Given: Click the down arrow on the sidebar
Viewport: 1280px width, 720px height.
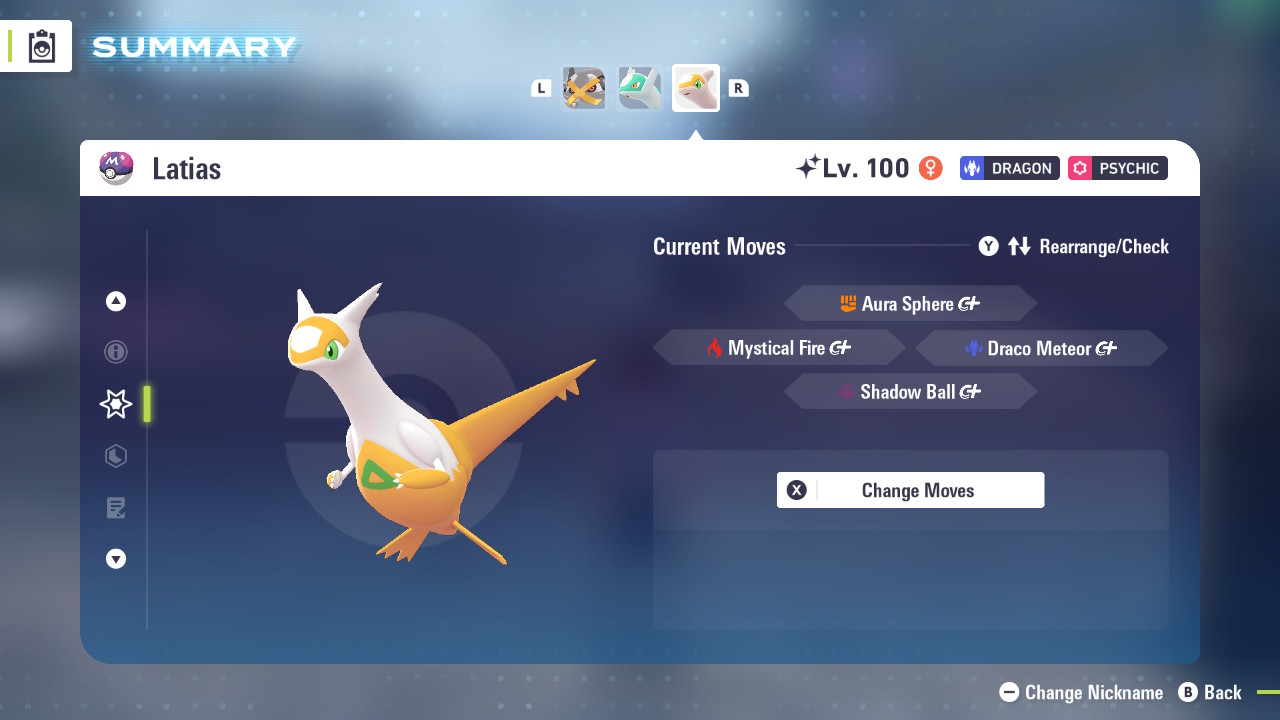Looking at the screenshot, I should pyautogui.click(x=115, y=559).
